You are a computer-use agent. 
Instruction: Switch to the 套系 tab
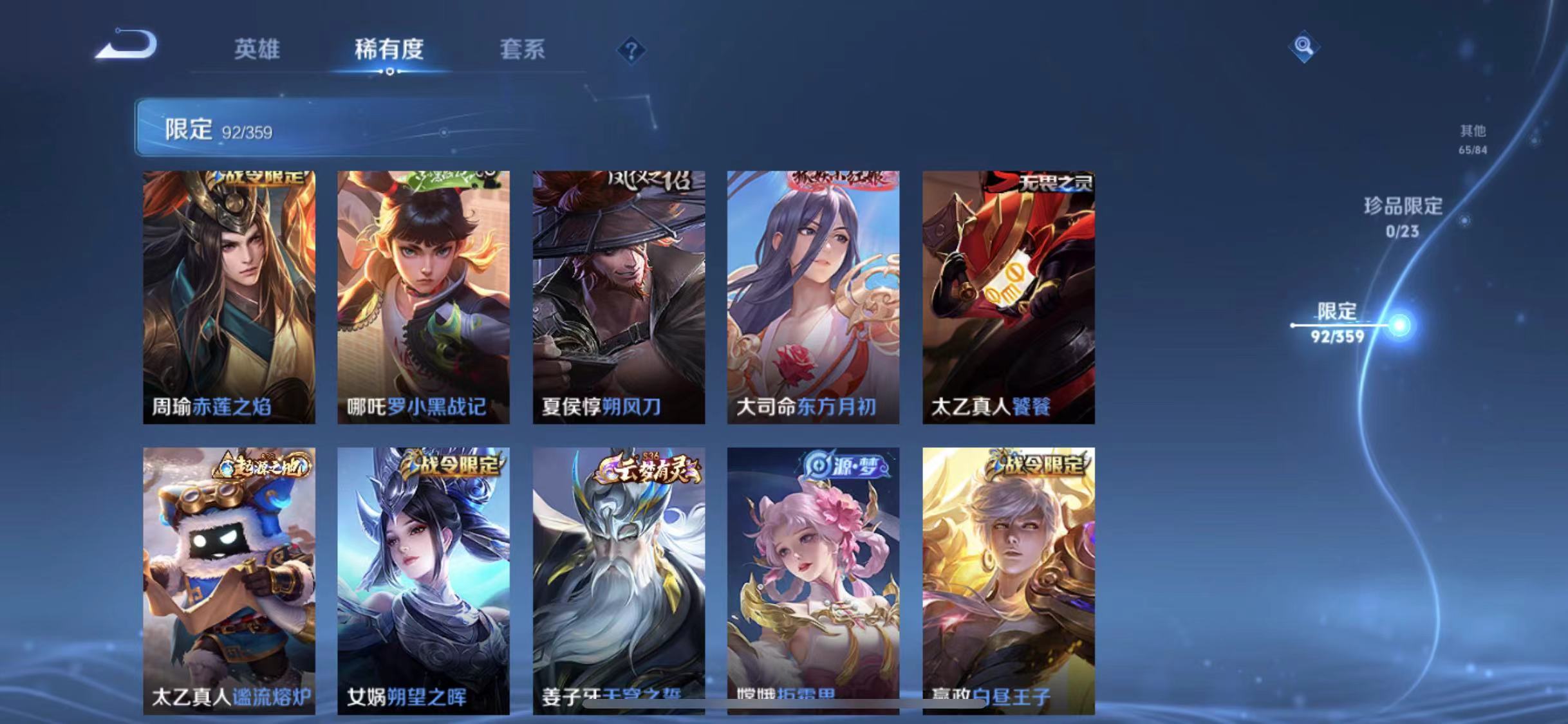(x=523, y=50)
